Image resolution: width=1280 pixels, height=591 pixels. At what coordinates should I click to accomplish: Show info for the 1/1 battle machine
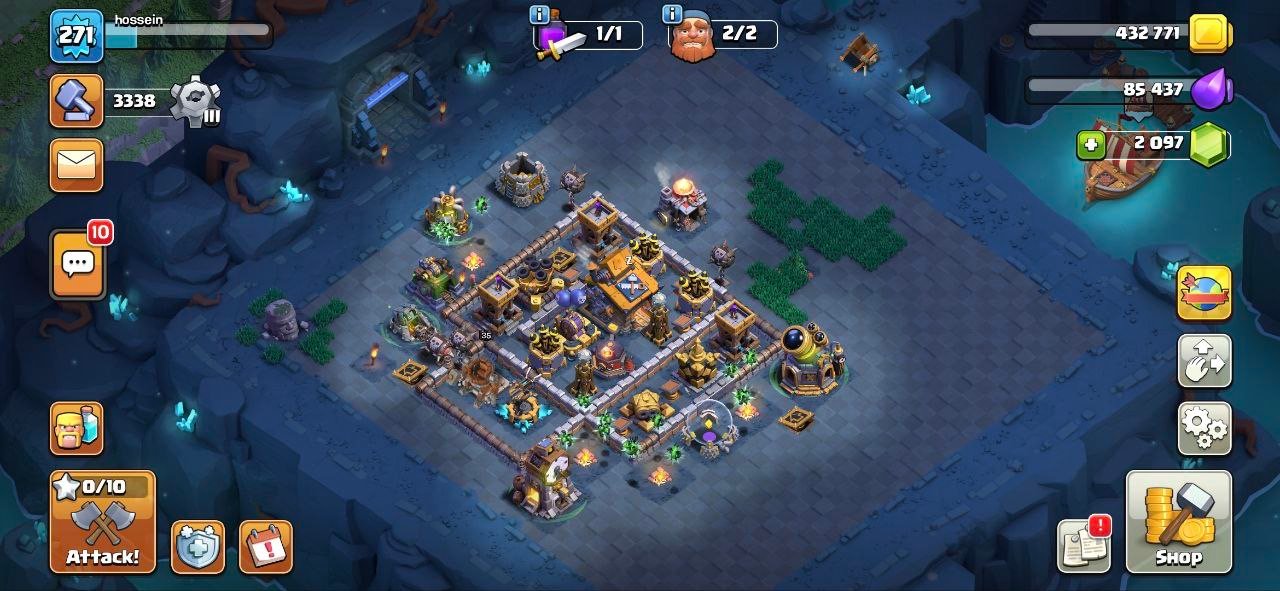click(x=540, y=15)
